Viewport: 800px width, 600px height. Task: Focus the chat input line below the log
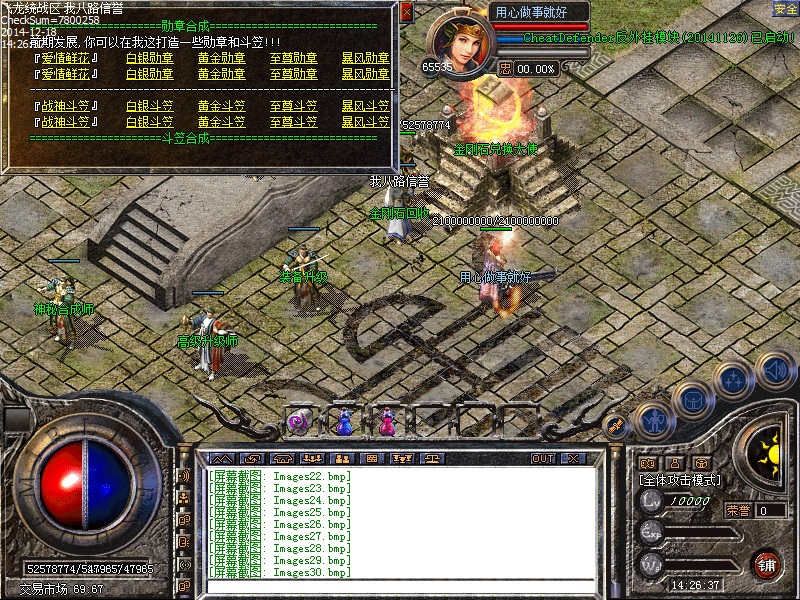(400, 586)
